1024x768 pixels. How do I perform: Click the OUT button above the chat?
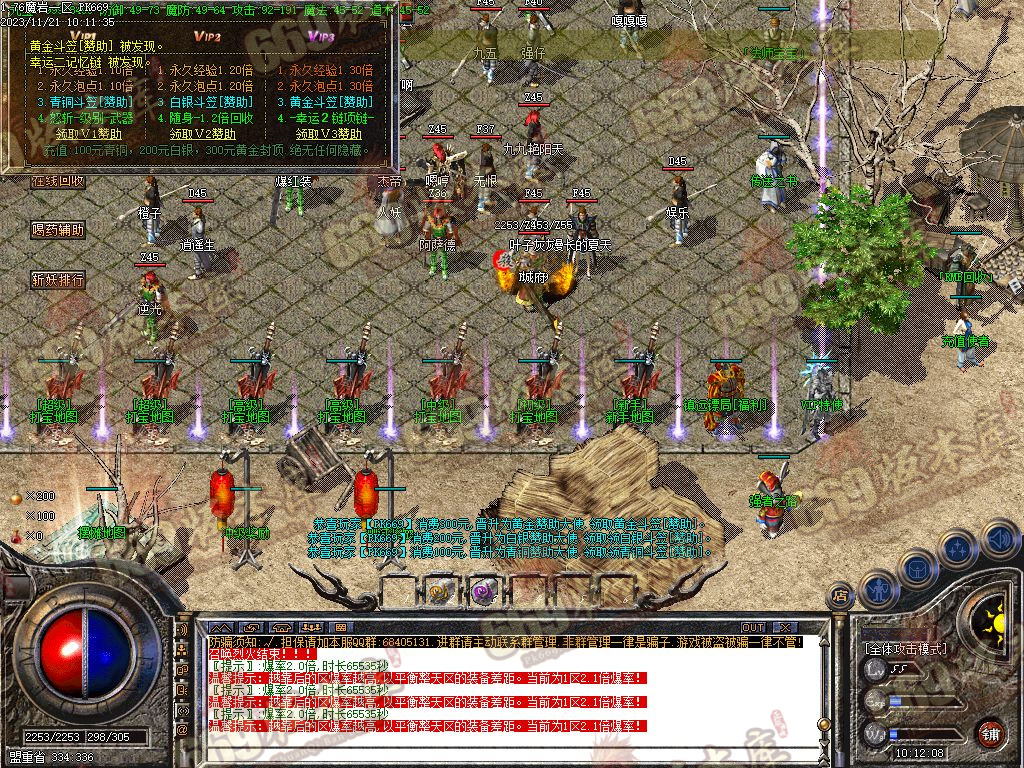pos(753,627)
